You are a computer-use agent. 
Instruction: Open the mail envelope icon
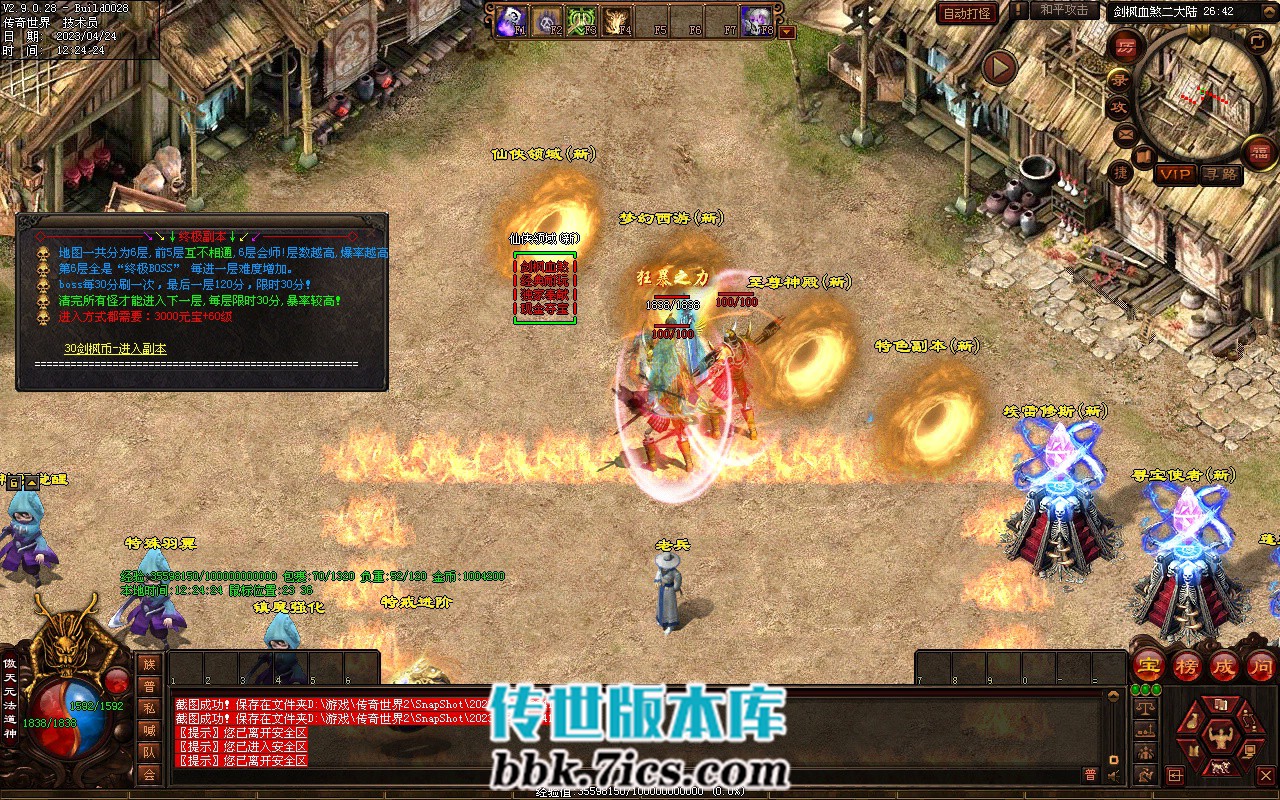point(1125,134)
